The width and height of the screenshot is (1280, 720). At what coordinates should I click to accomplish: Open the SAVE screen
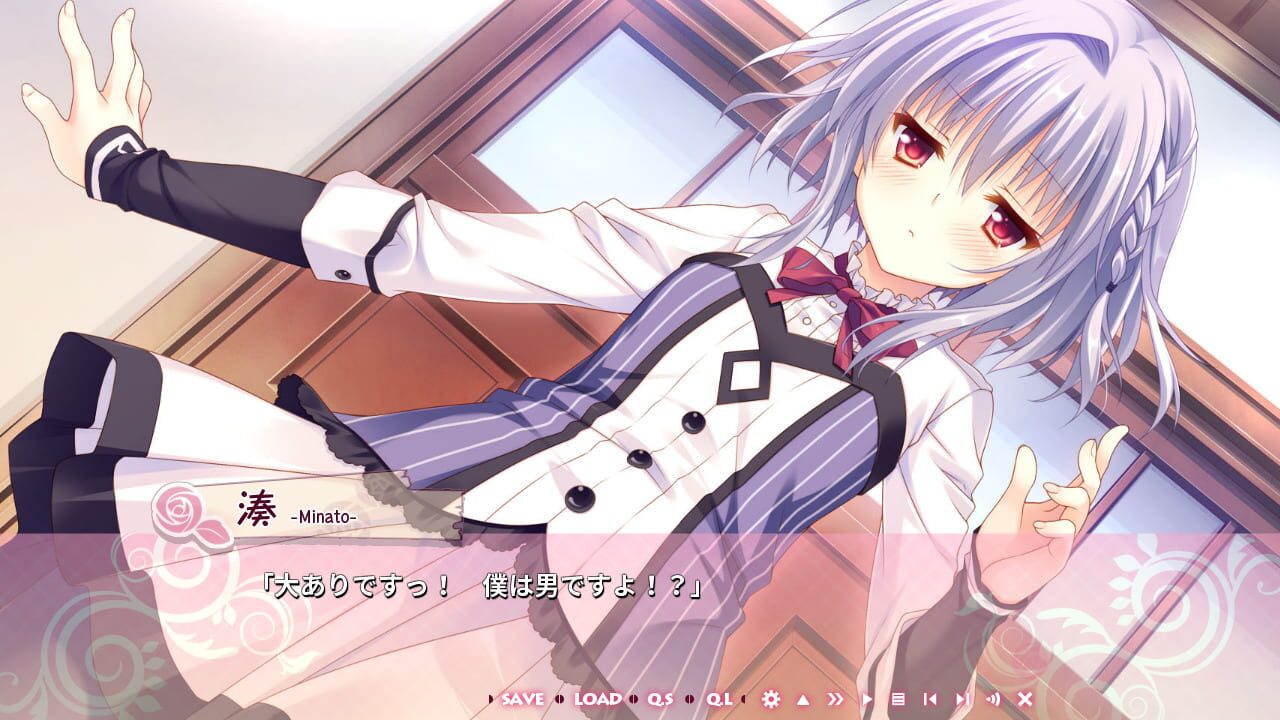[524, 700]
